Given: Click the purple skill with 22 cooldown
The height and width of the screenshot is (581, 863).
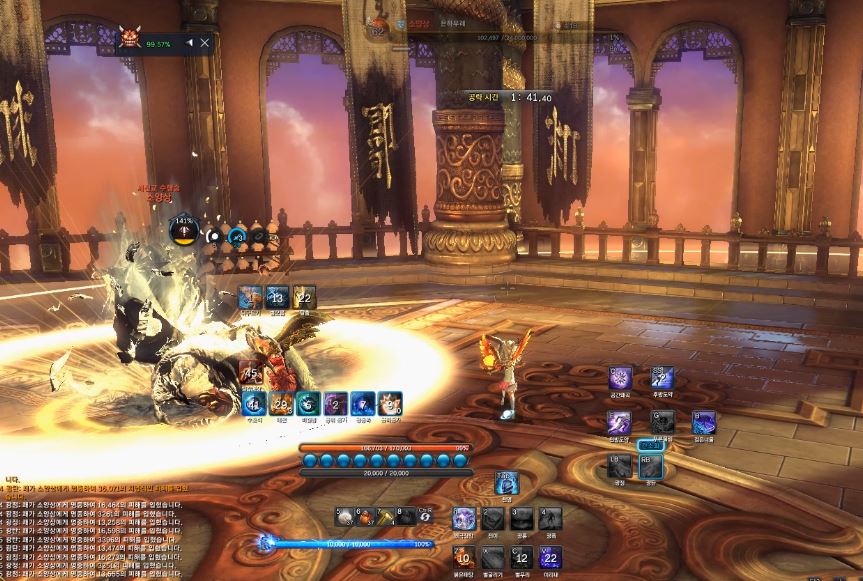Looking at the screenshot, I should (x=550, y=557).
